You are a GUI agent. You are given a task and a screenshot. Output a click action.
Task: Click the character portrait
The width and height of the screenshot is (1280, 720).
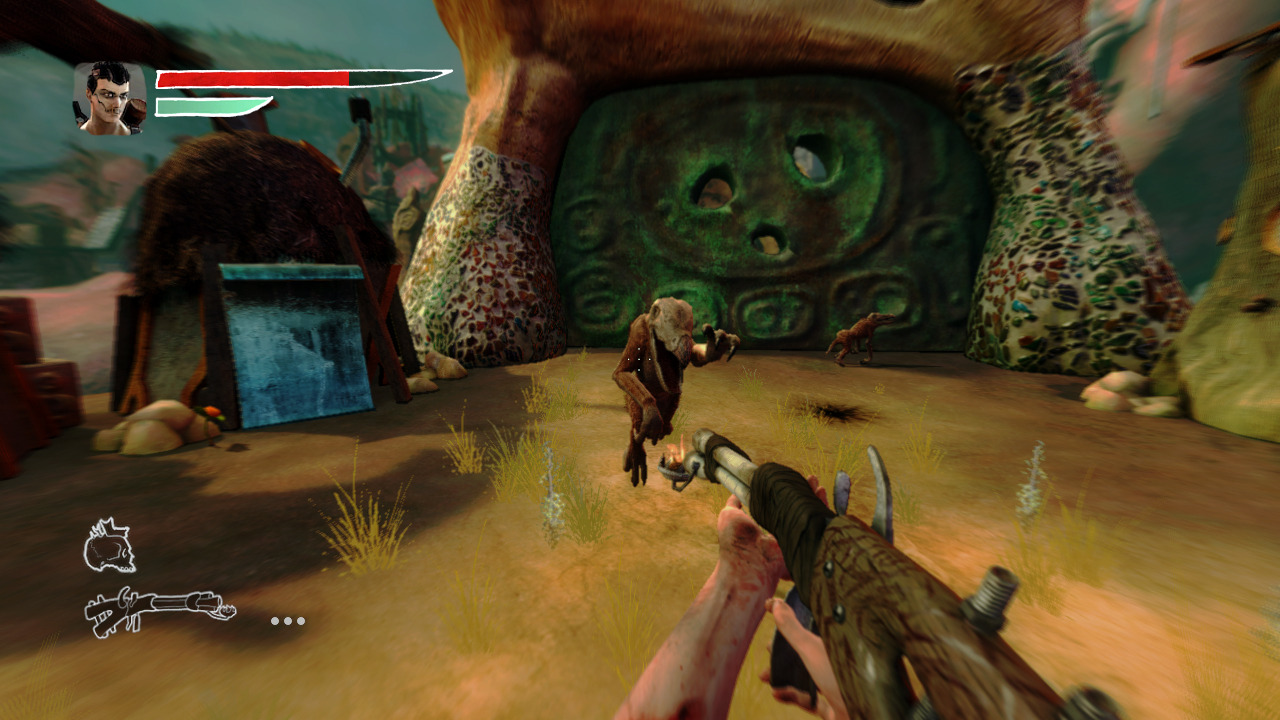[110, 98]
